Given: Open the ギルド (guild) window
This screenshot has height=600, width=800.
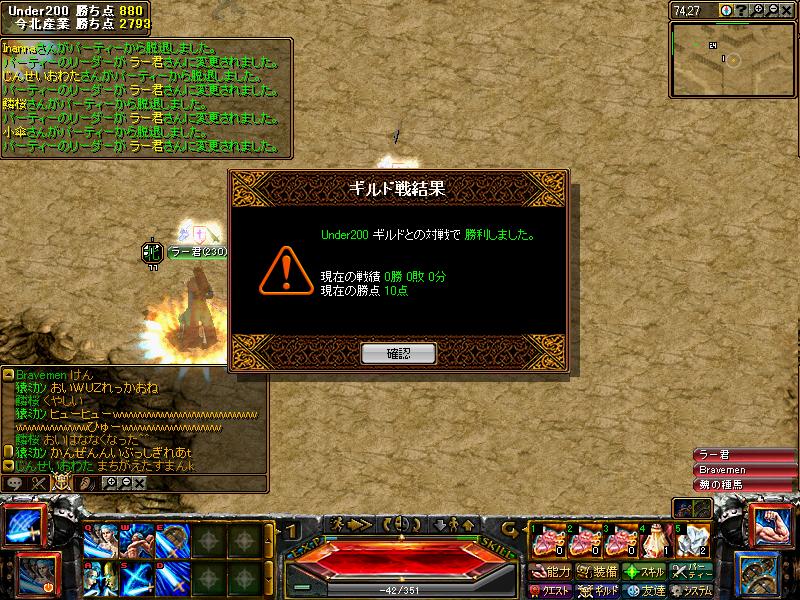Looking at the screenshot, I should tap(599, 591).
